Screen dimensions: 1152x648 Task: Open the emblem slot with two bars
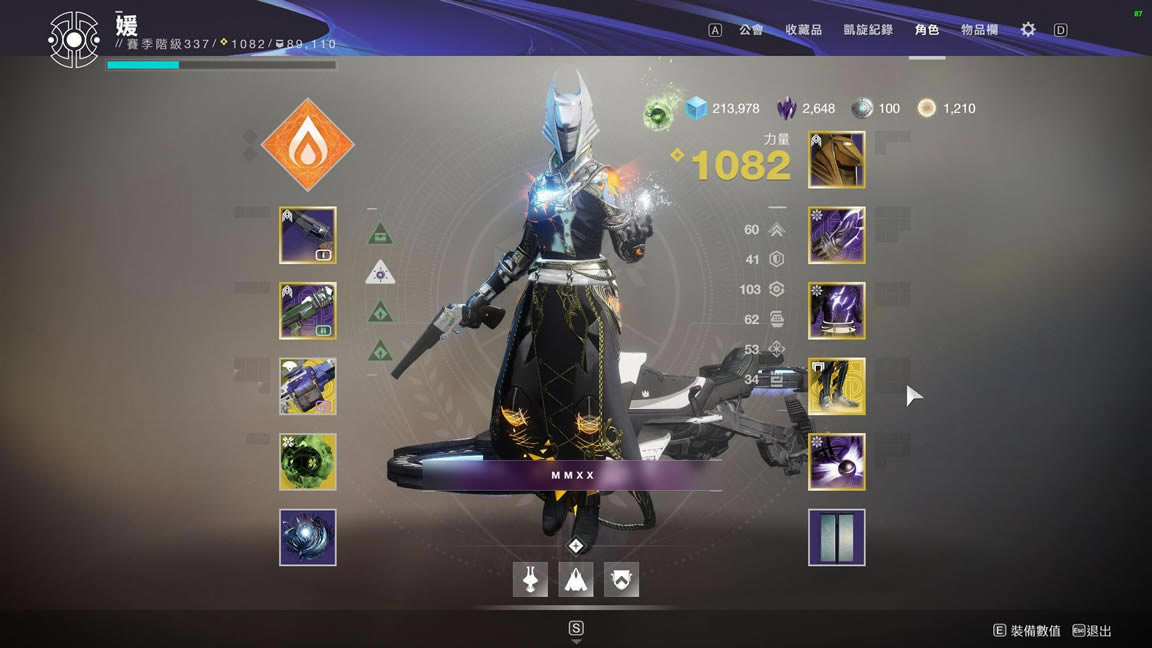tap(836, 537)
